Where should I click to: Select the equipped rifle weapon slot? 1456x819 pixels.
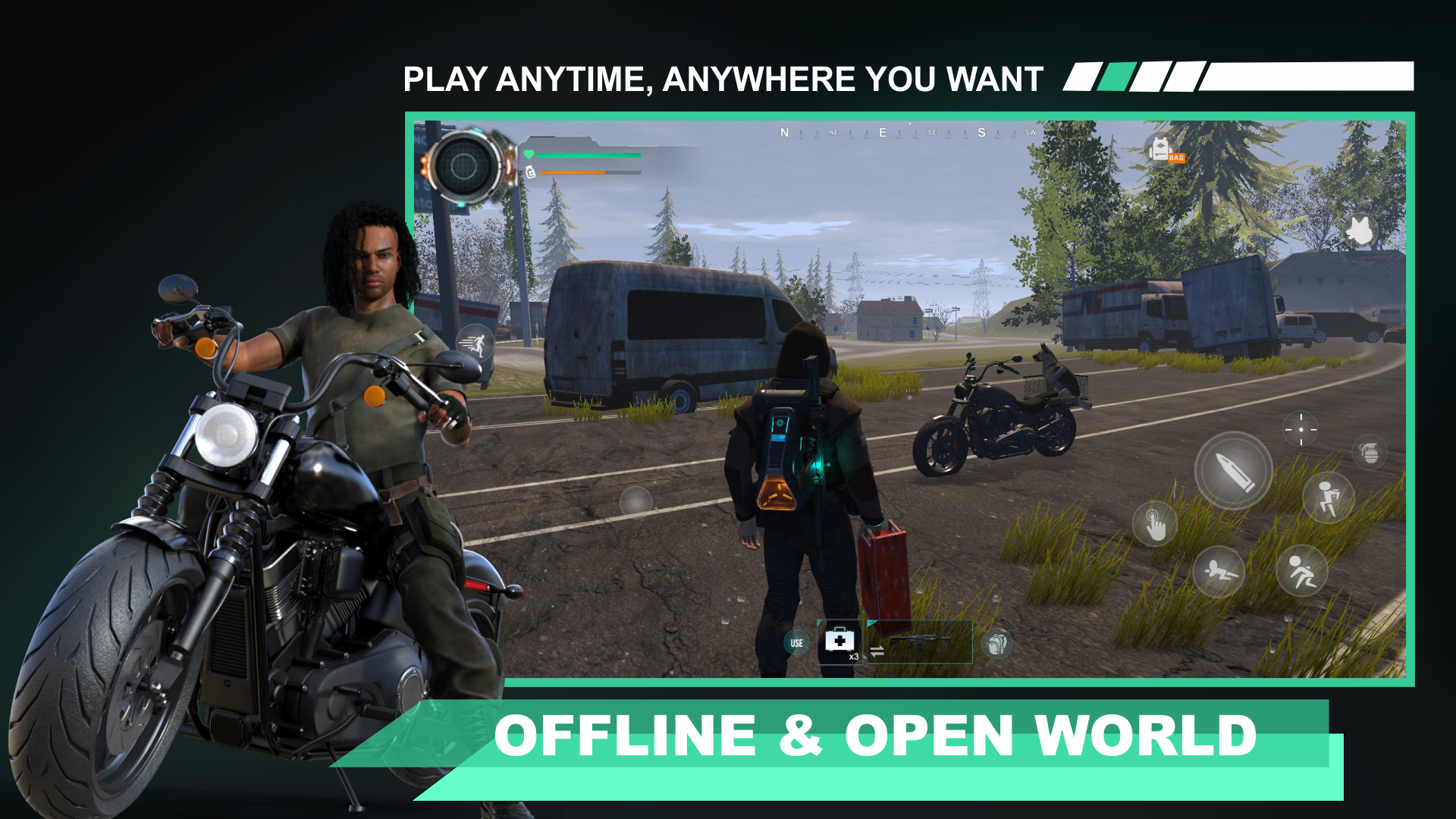click(x=920, y=639)
